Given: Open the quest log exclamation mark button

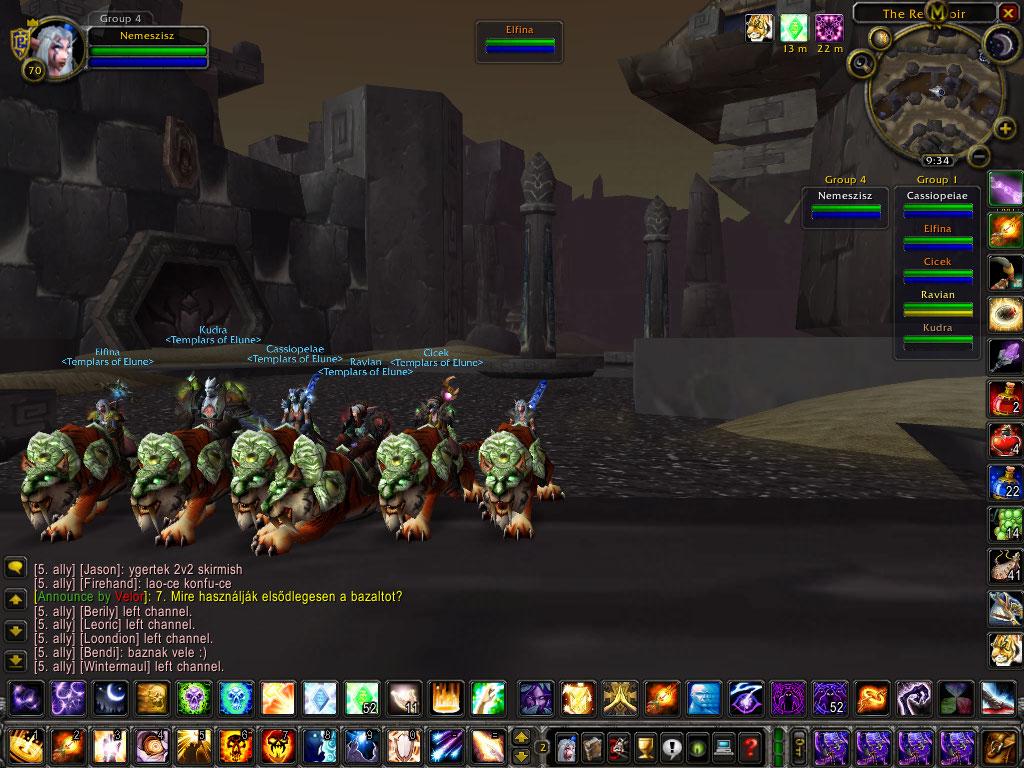Looking at the screenshot, I should (671, 746).
